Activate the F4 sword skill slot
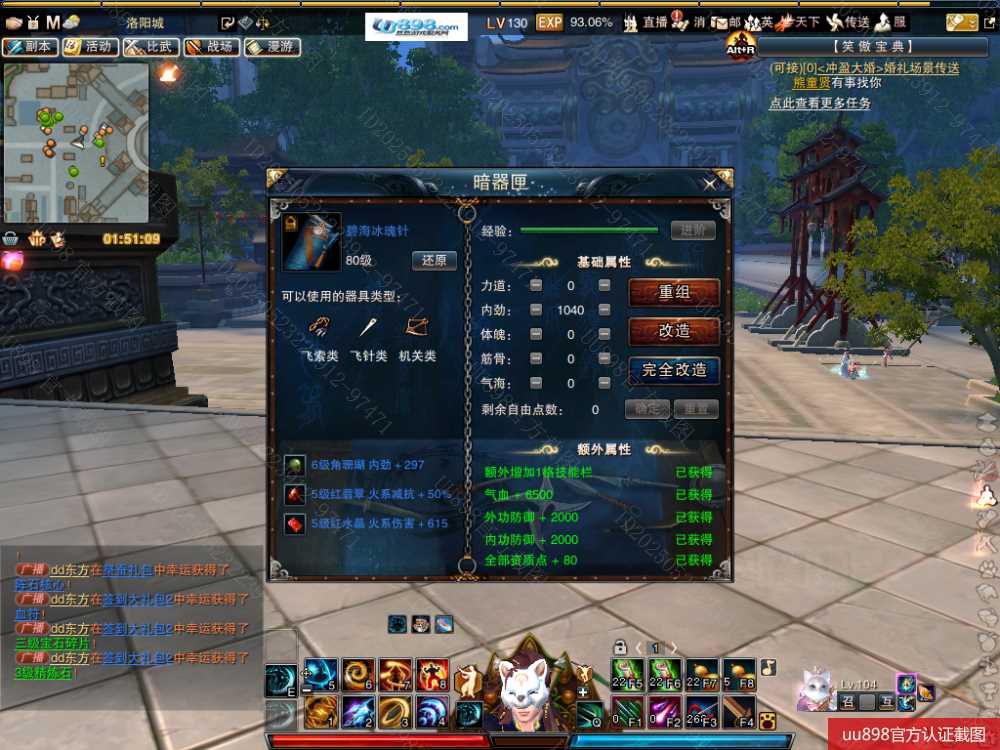 (x=739, y=711)
